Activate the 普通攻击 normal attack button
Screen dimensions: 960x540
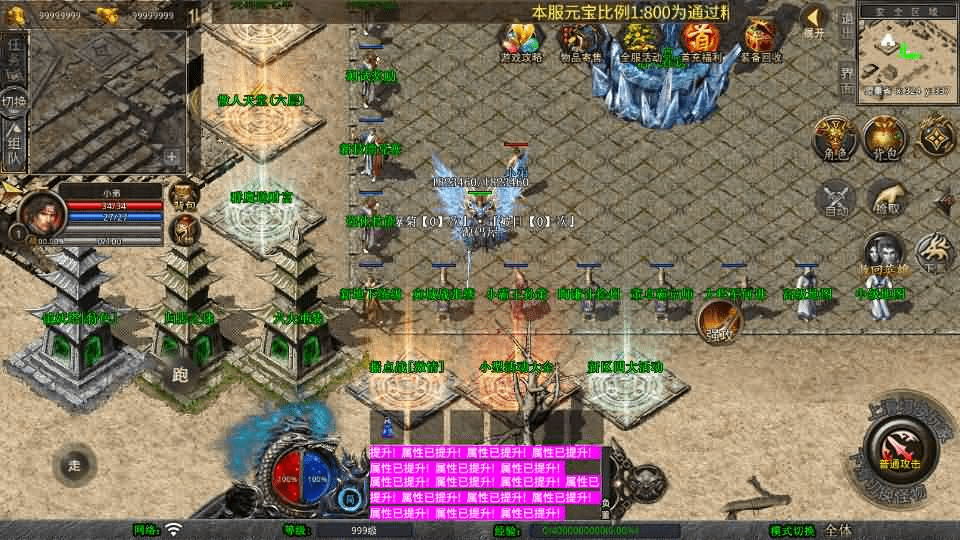pyautogui.click(x=898, y=447)
